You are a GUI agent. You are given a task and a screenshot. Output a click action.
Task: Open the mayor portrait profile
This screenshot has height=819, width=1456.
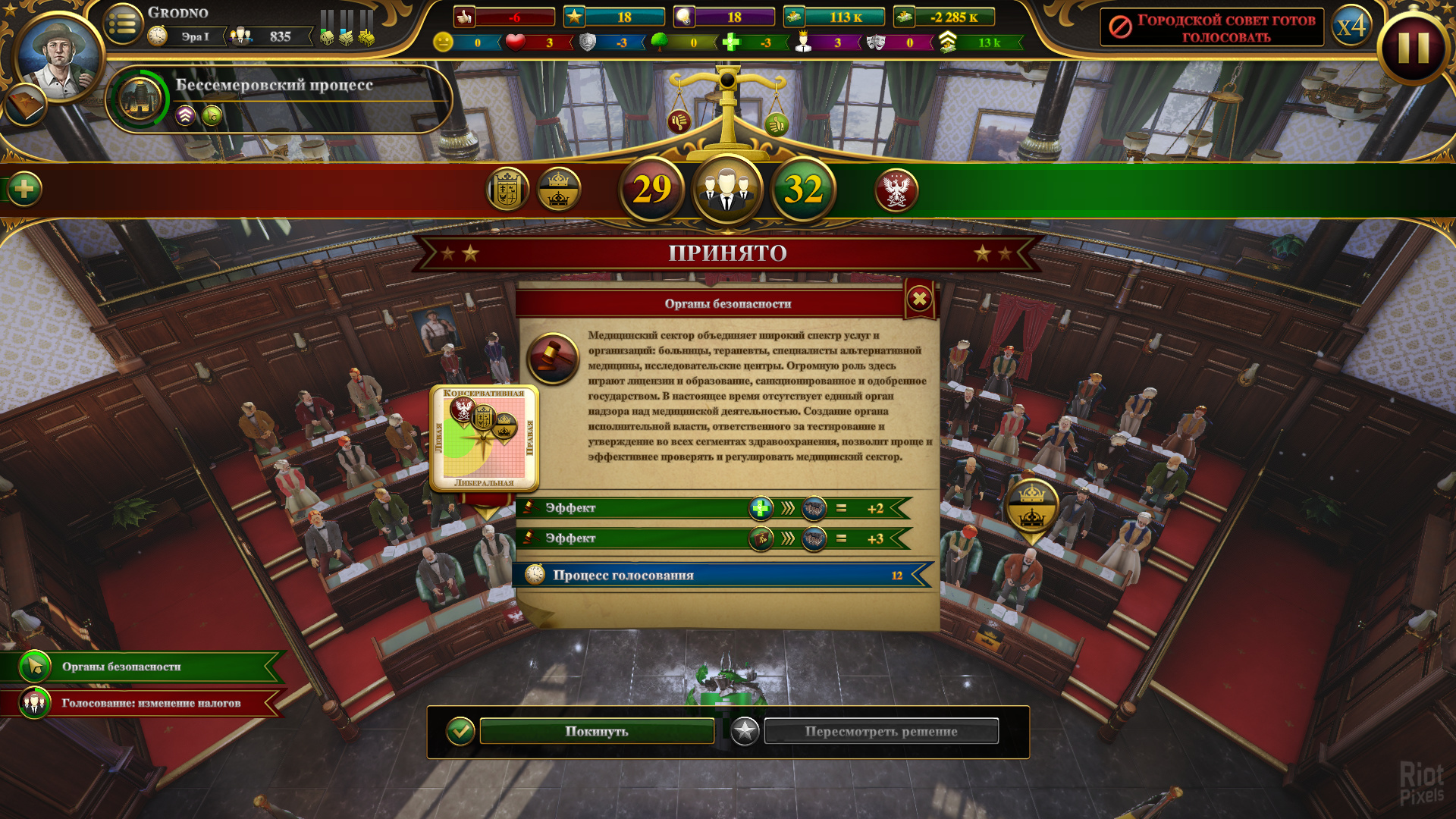[x=59, y=57]
